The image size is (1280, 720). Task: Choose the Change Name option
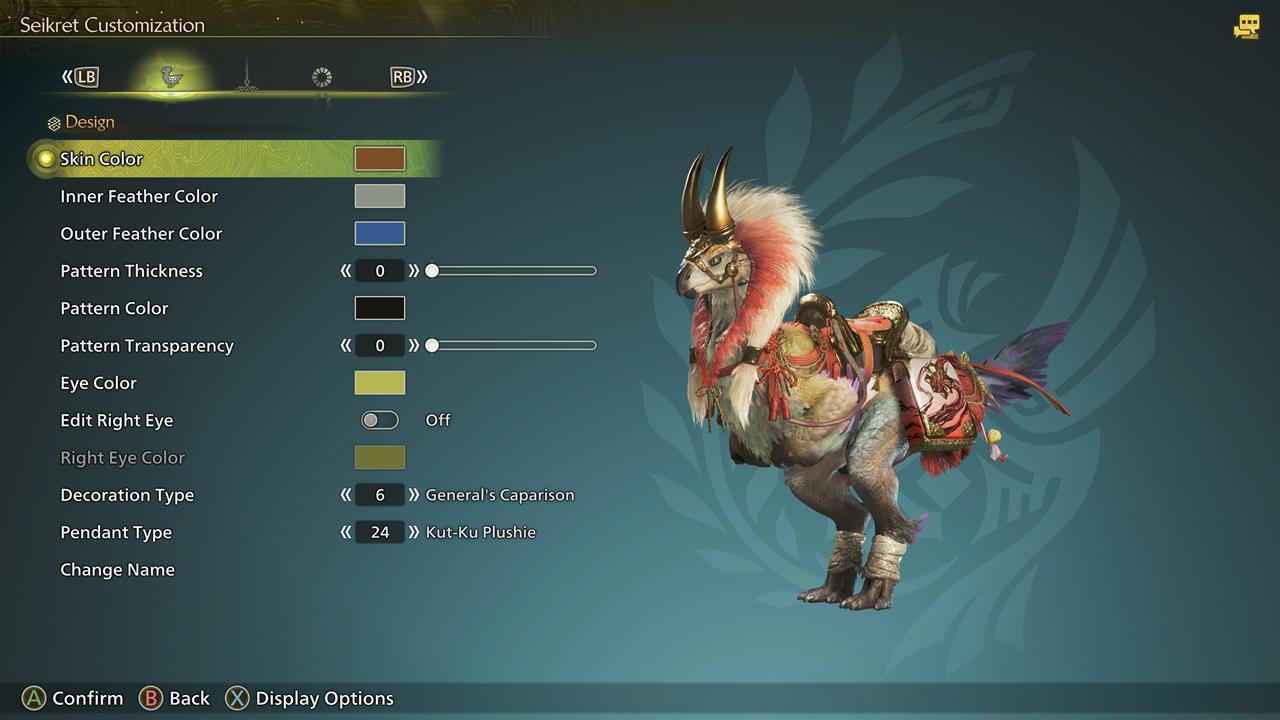tap(117, 570)
